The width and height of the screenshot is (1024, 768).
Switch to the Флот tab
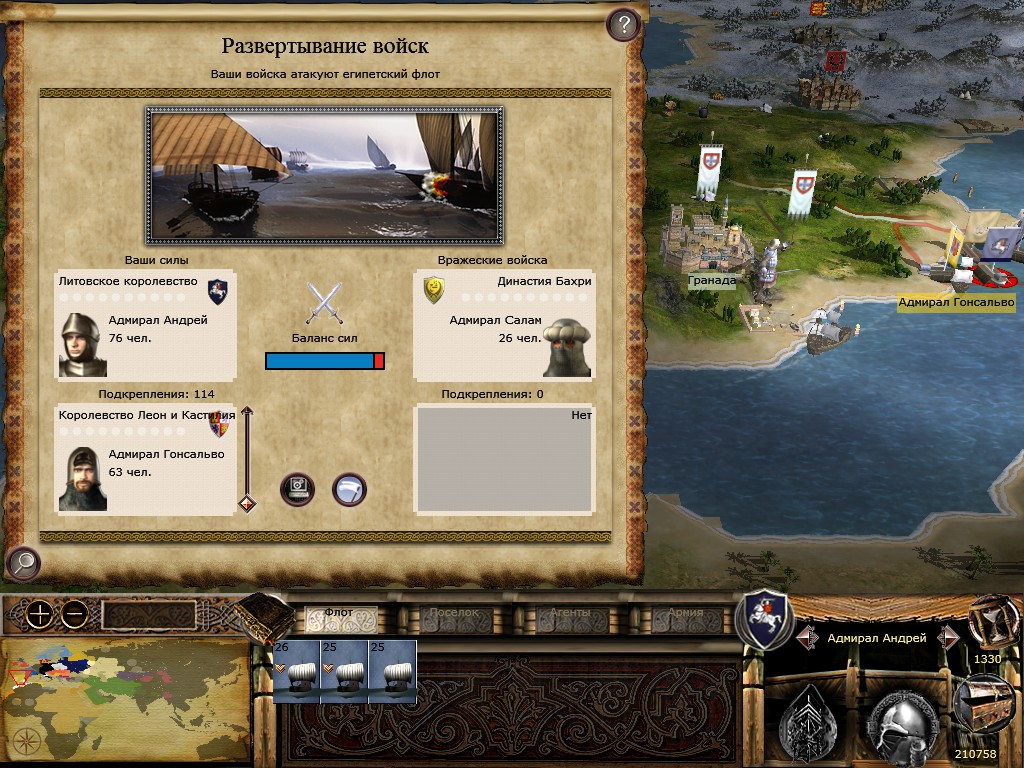[341, 614]
